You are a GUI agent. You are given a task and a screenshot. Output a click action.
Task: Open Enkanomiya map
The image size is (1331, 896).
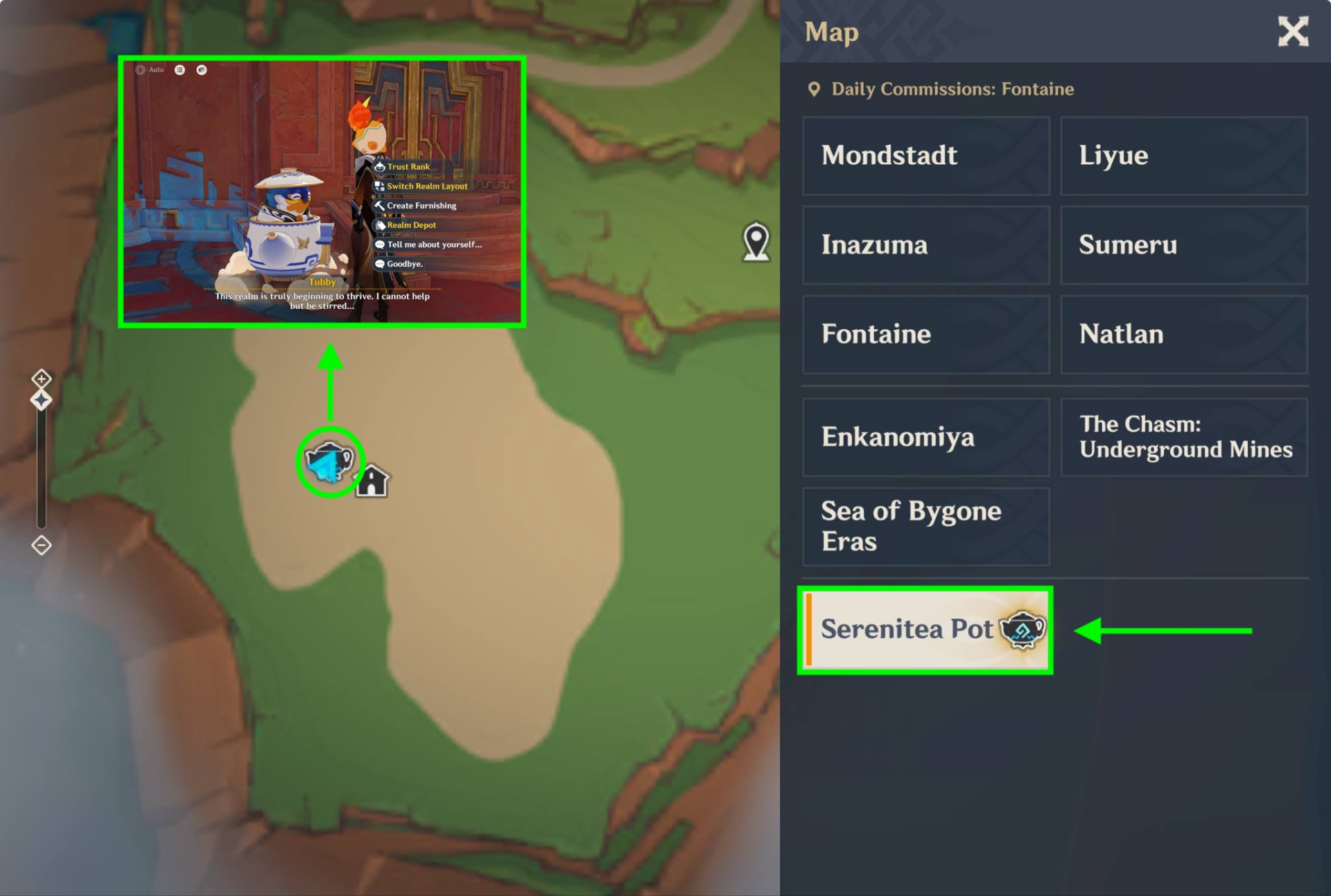pyautogui.click(x=925, y=437)
